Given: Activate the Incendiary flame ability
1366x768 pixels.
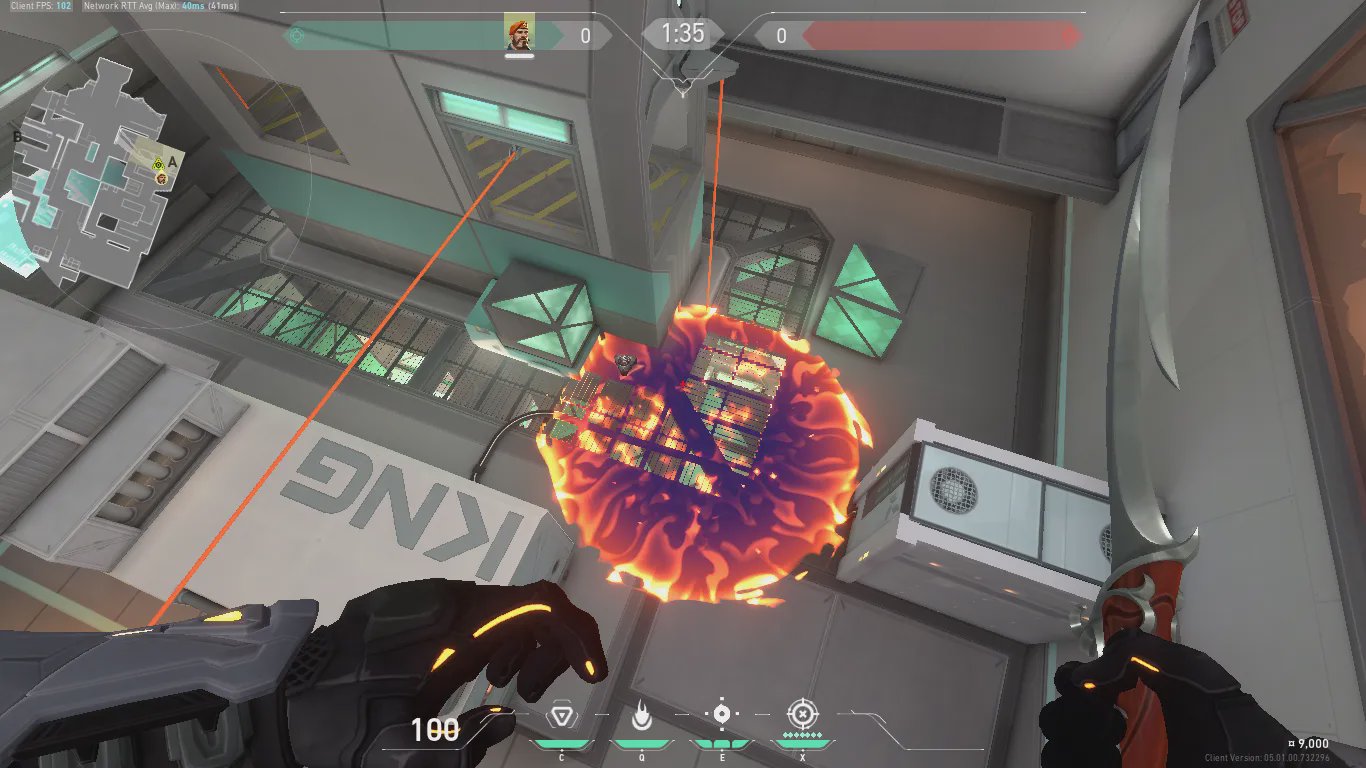Looking at the screenshot, I should (x=641, y=714).
